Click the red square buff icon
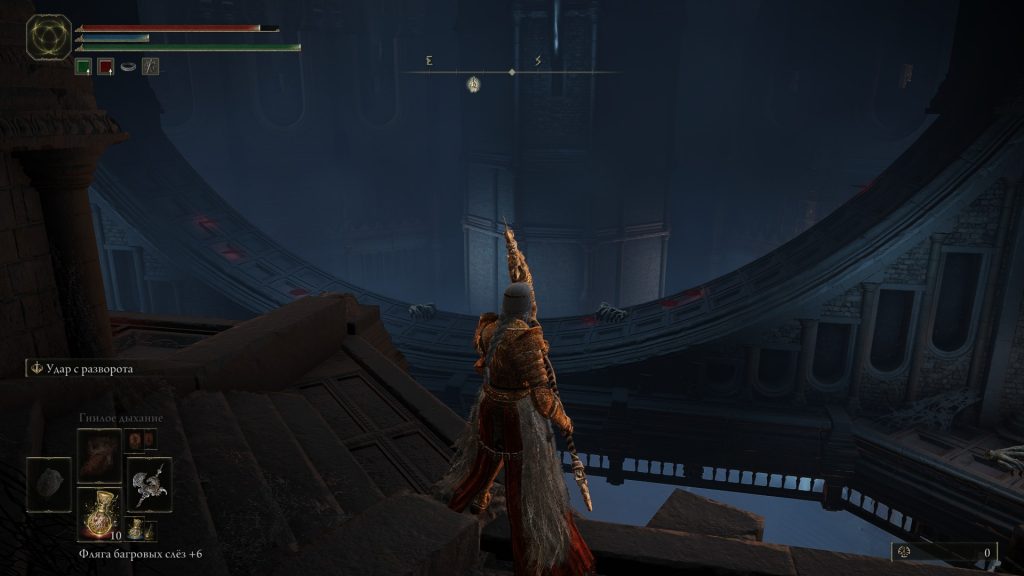 [x=105, y=67]
